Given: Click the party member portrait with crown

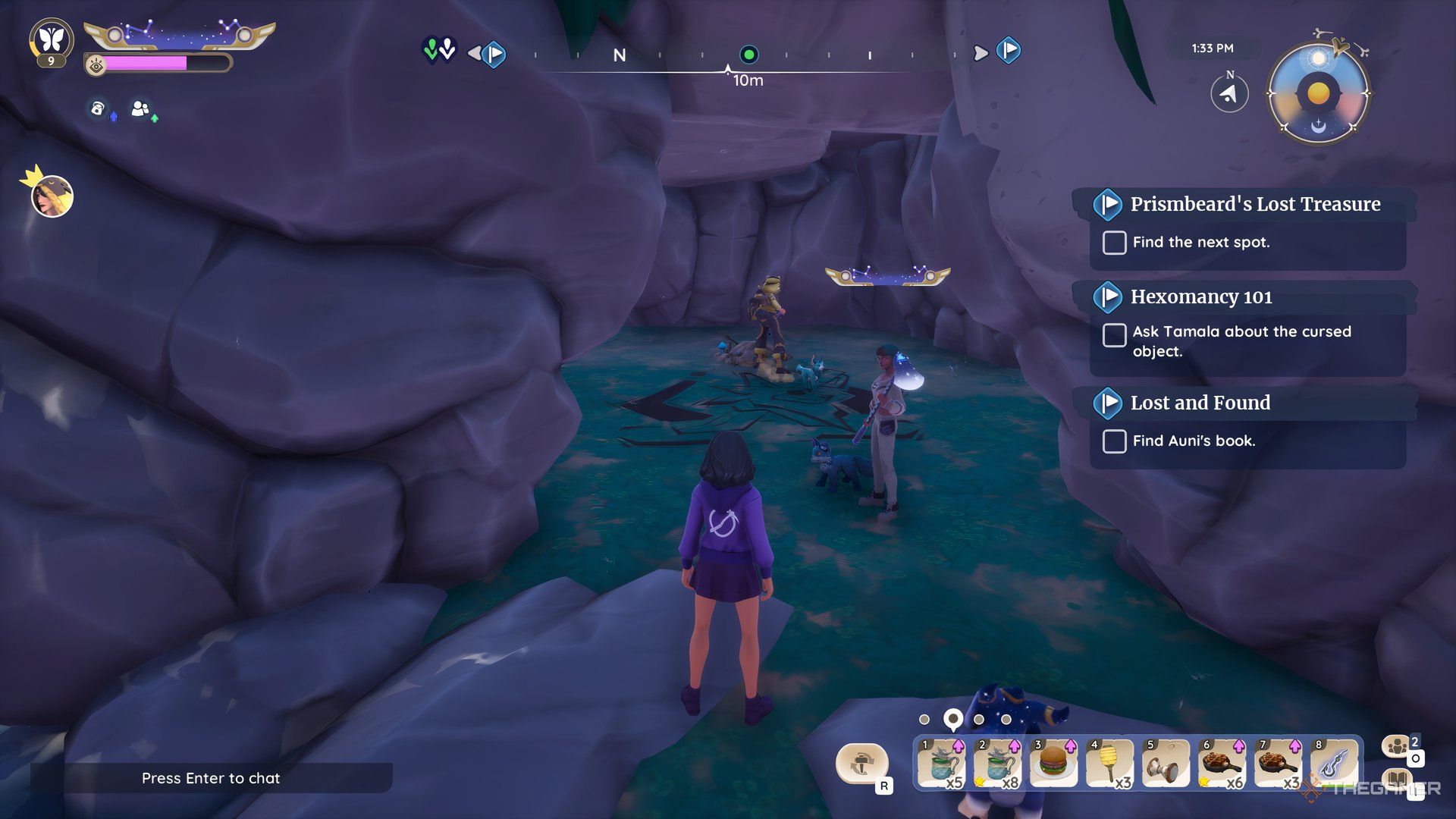Looking at the screenshot, I should coord(52,196).
